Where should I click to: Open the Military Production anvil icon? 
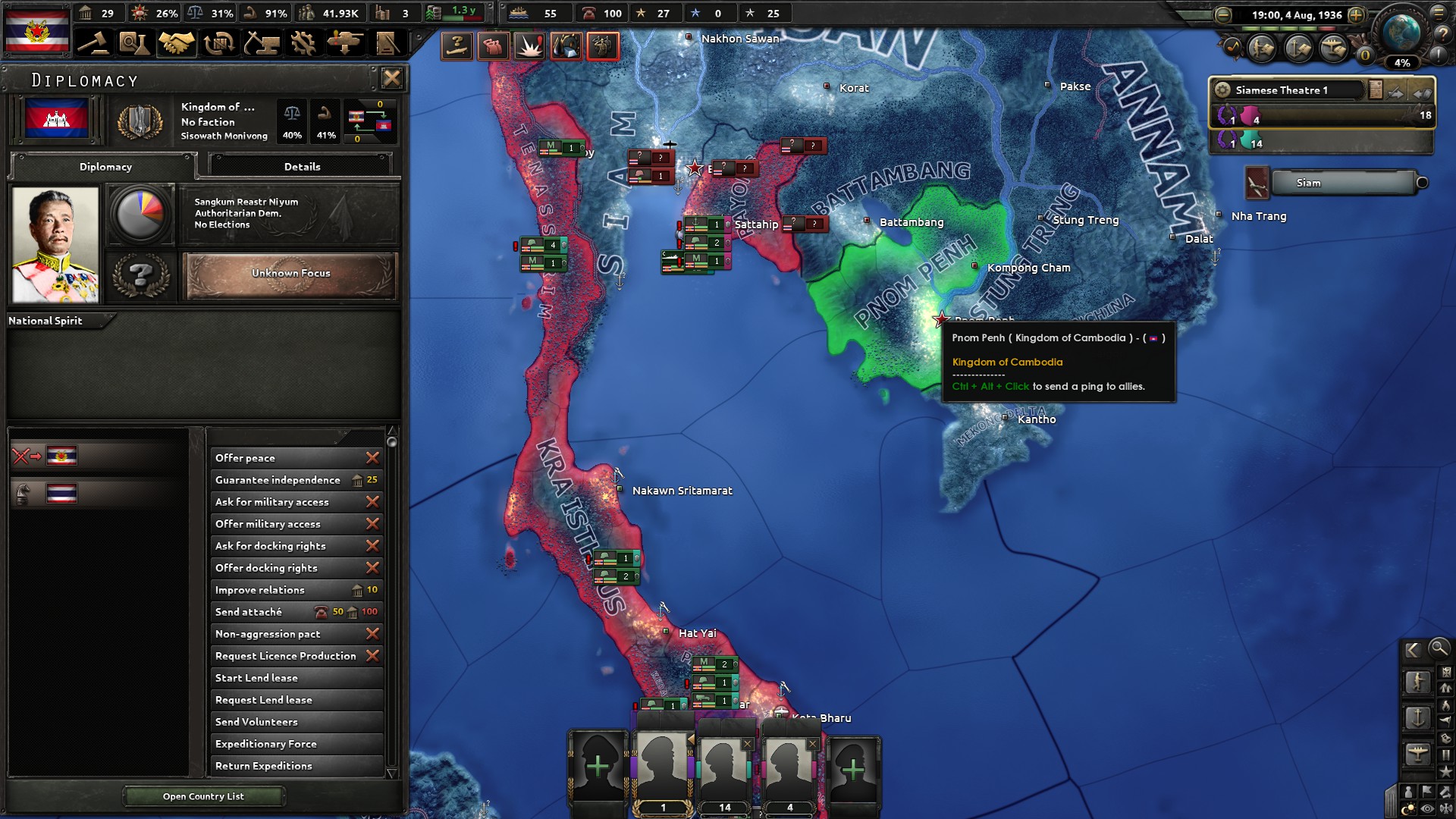coord(260,43)
